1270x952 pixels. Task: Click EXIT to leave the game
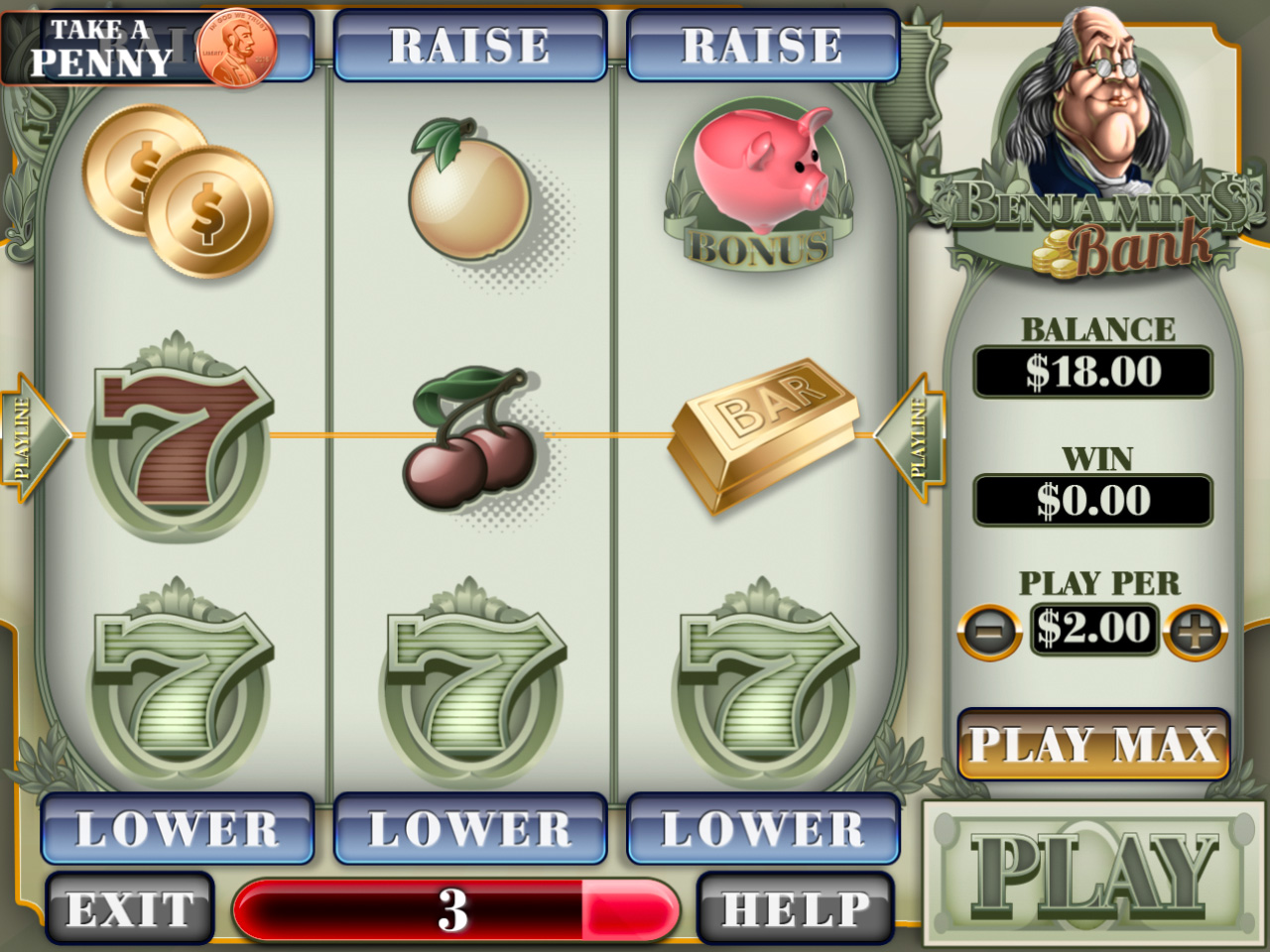click(127, 905)
